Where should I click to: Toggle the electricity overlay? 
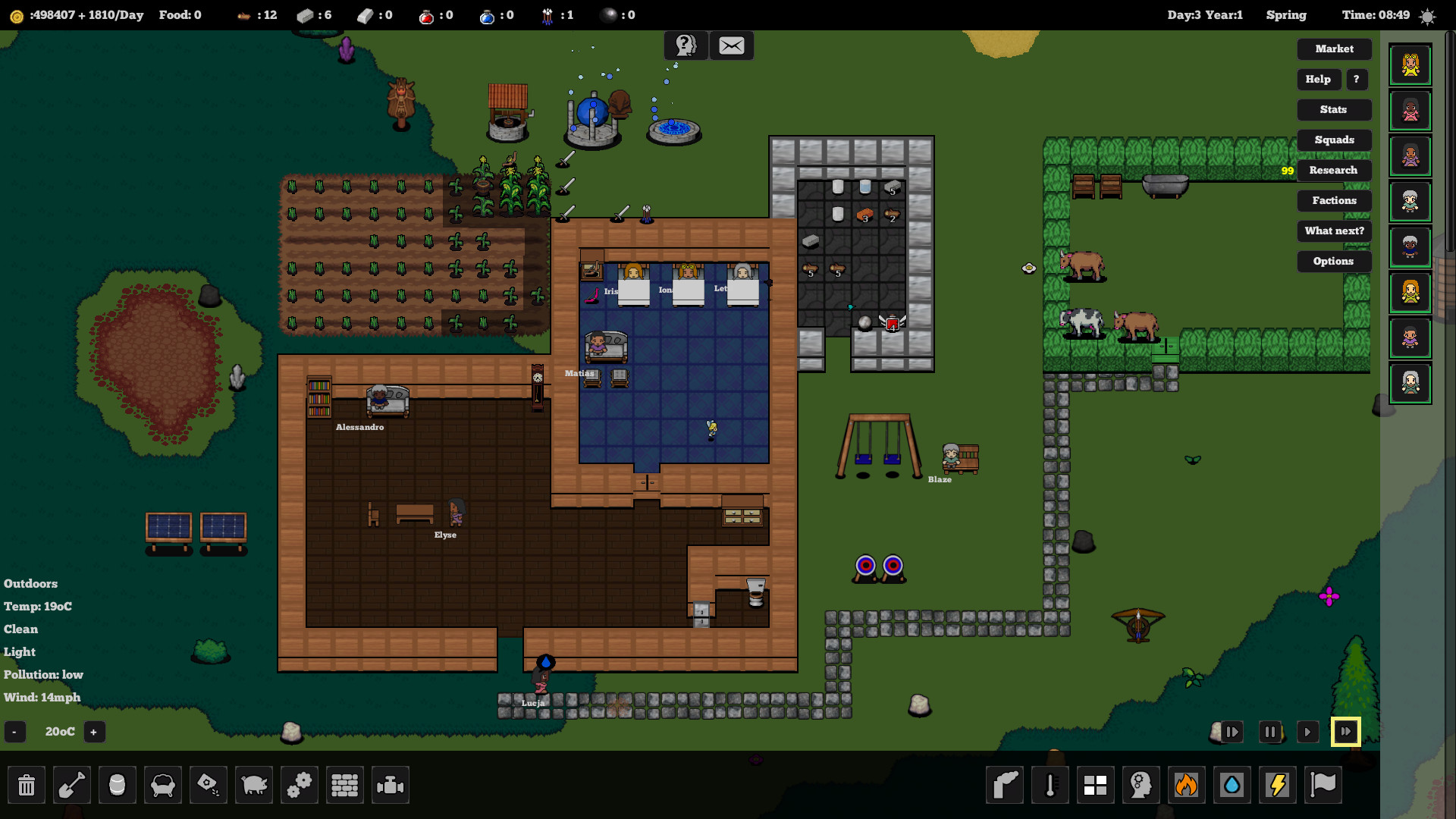[1278, 785]
